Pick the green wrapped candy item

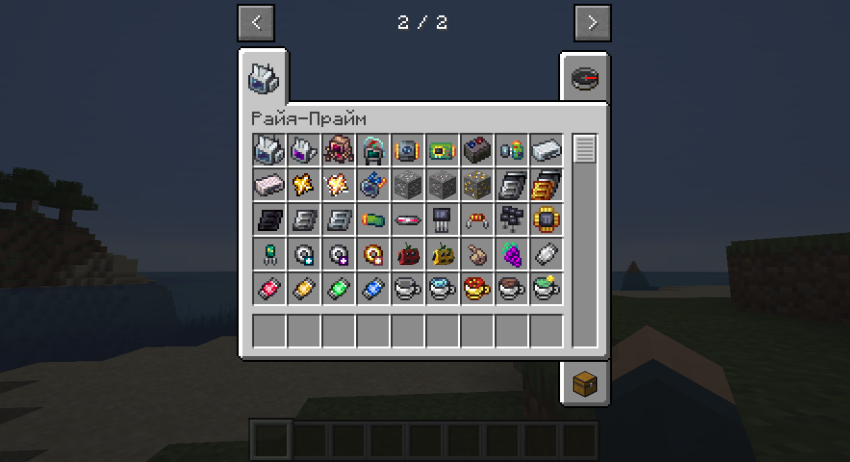coord(339,289)
